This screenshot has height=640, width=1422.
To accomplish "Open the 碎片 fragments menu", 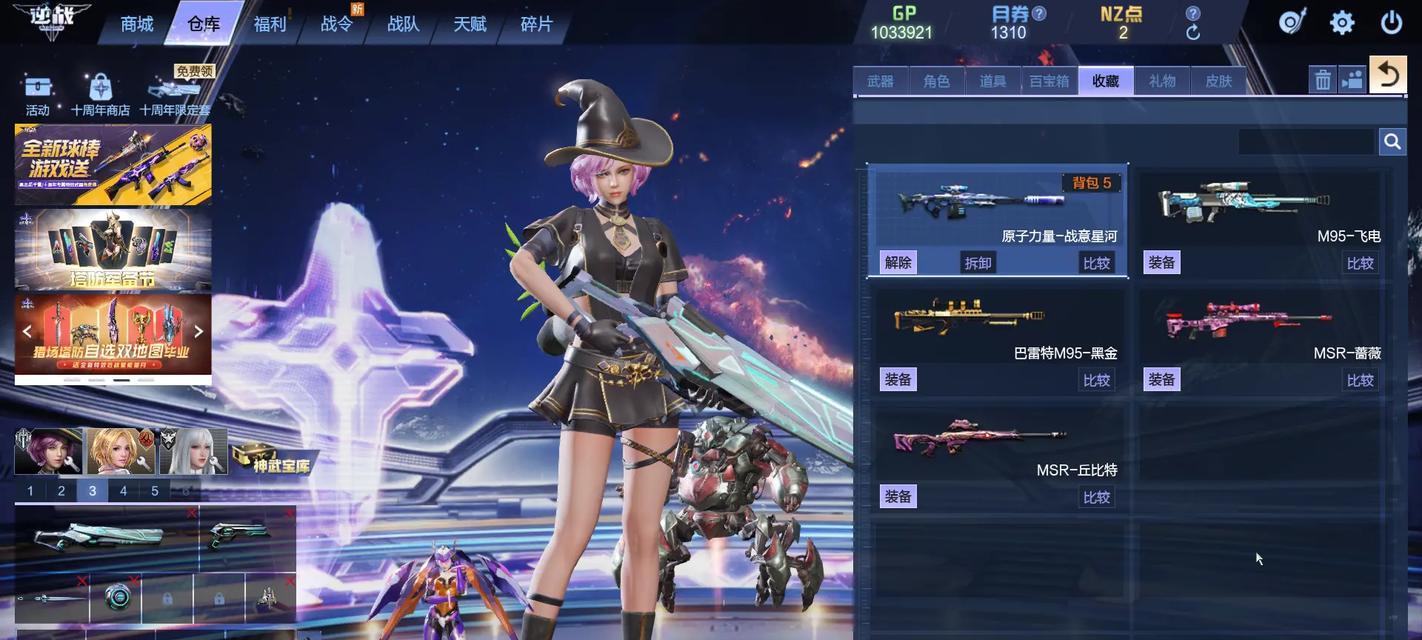I will (537, 24).
